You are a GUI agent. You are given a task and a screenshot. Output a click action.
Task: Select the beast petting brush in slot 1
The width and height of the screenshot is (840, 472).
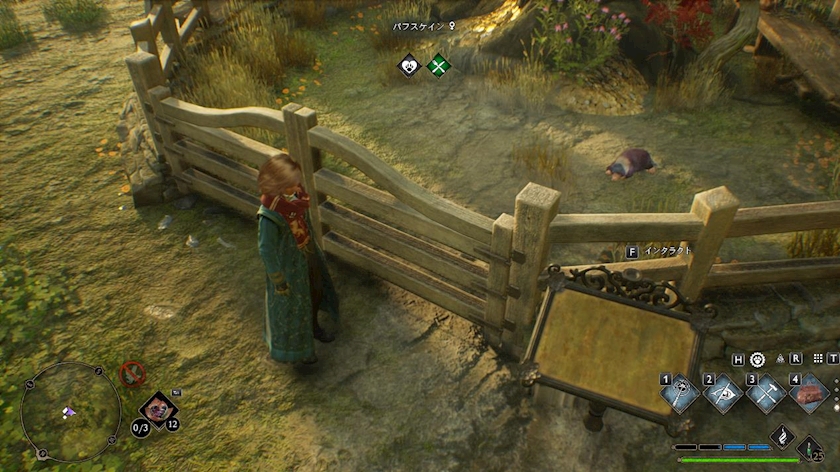point(681,393)
